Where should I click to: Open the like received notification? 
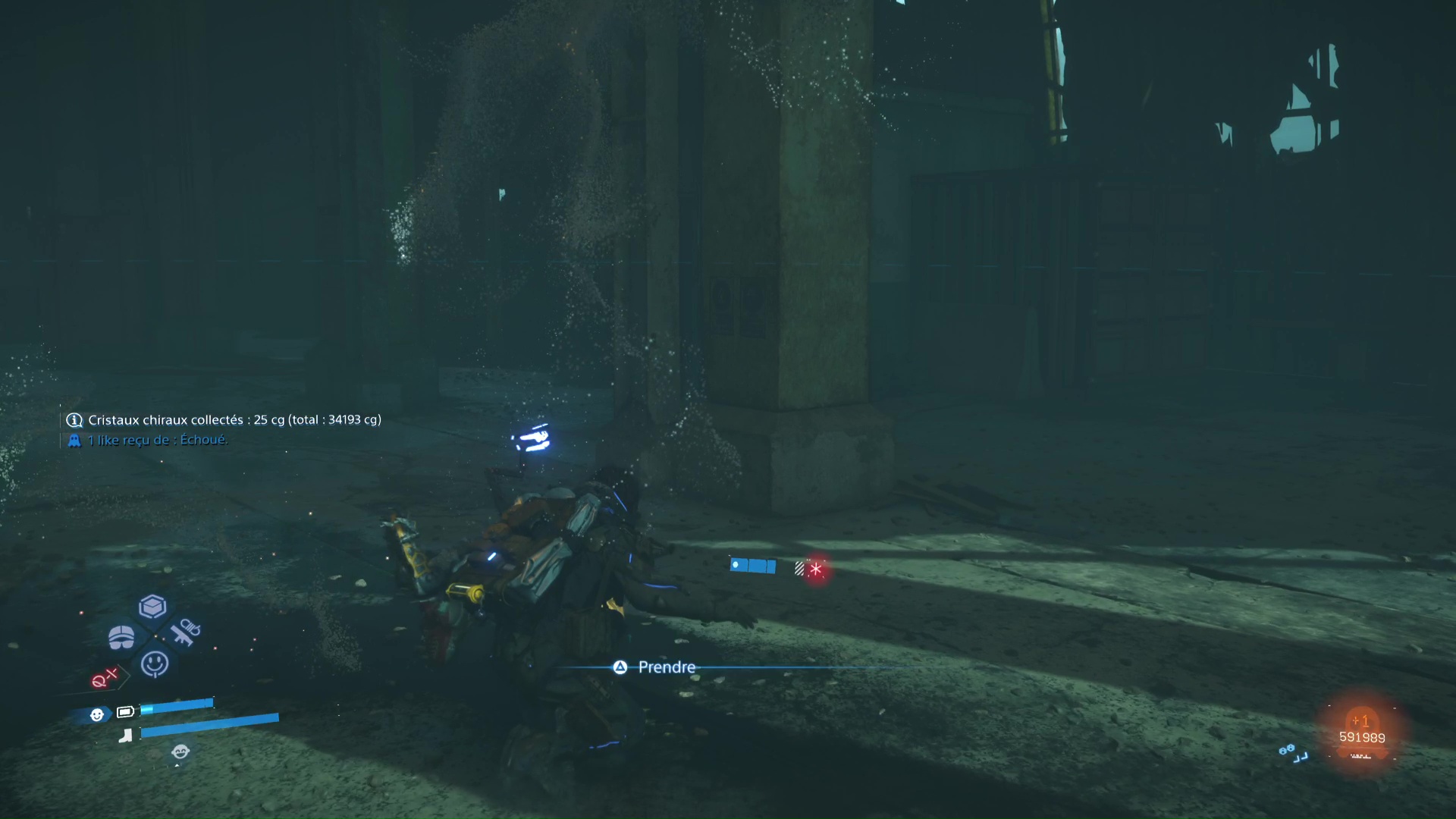(157, 440)
